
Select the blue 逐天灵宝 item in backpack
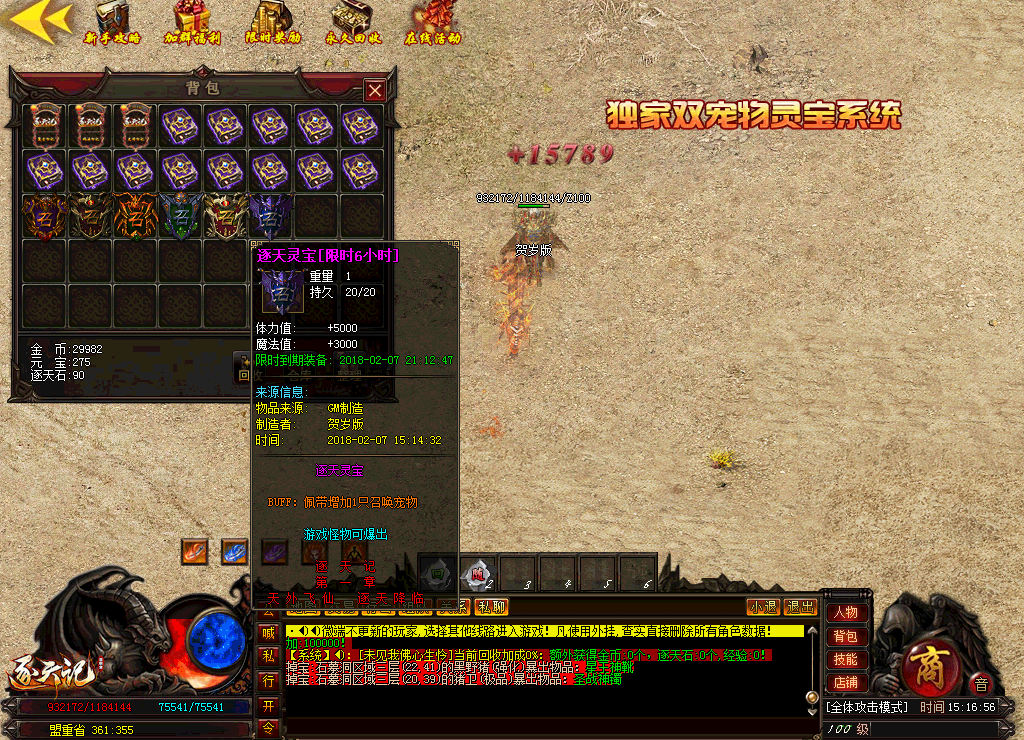[x=272, y=216]
